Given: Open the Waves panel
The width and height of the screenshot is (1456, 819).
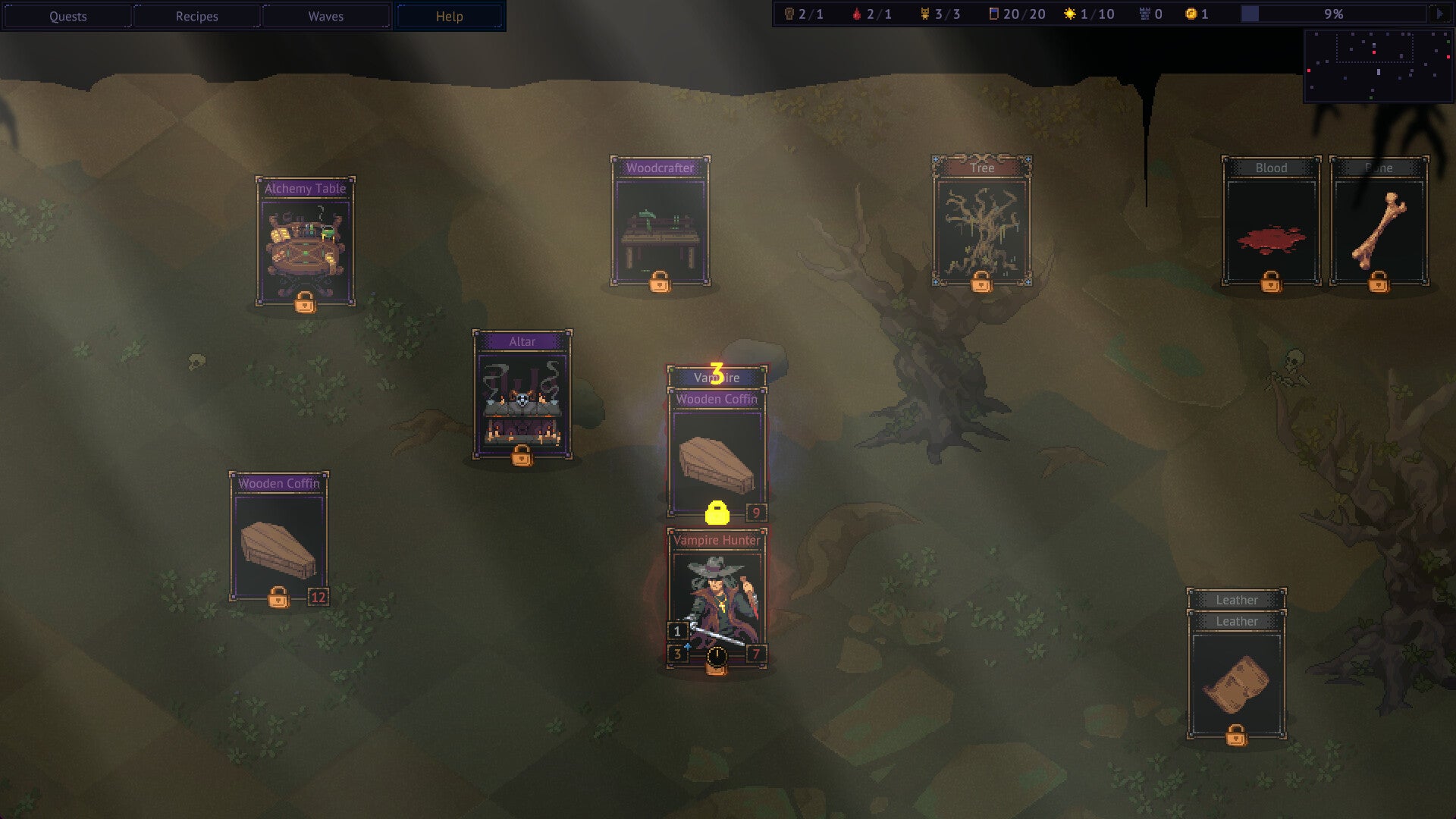Looking at the screenshot, I should click(325, 16).
